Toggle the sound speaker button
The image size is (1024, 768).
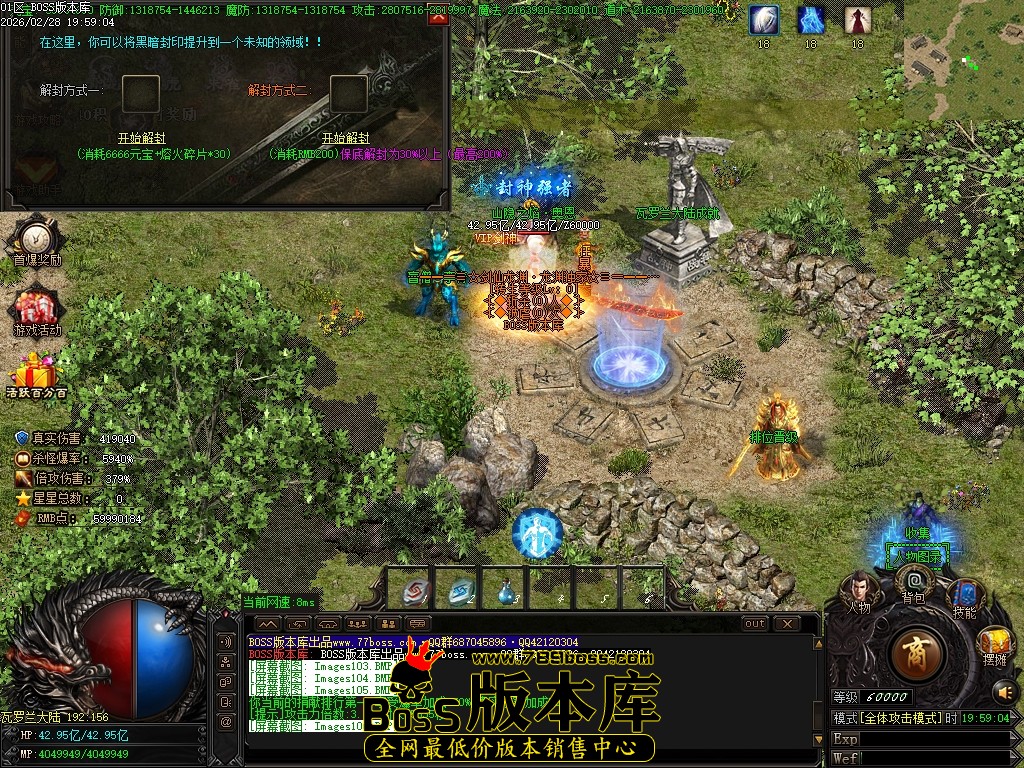pyautogui.click(x=1002, y=690)
